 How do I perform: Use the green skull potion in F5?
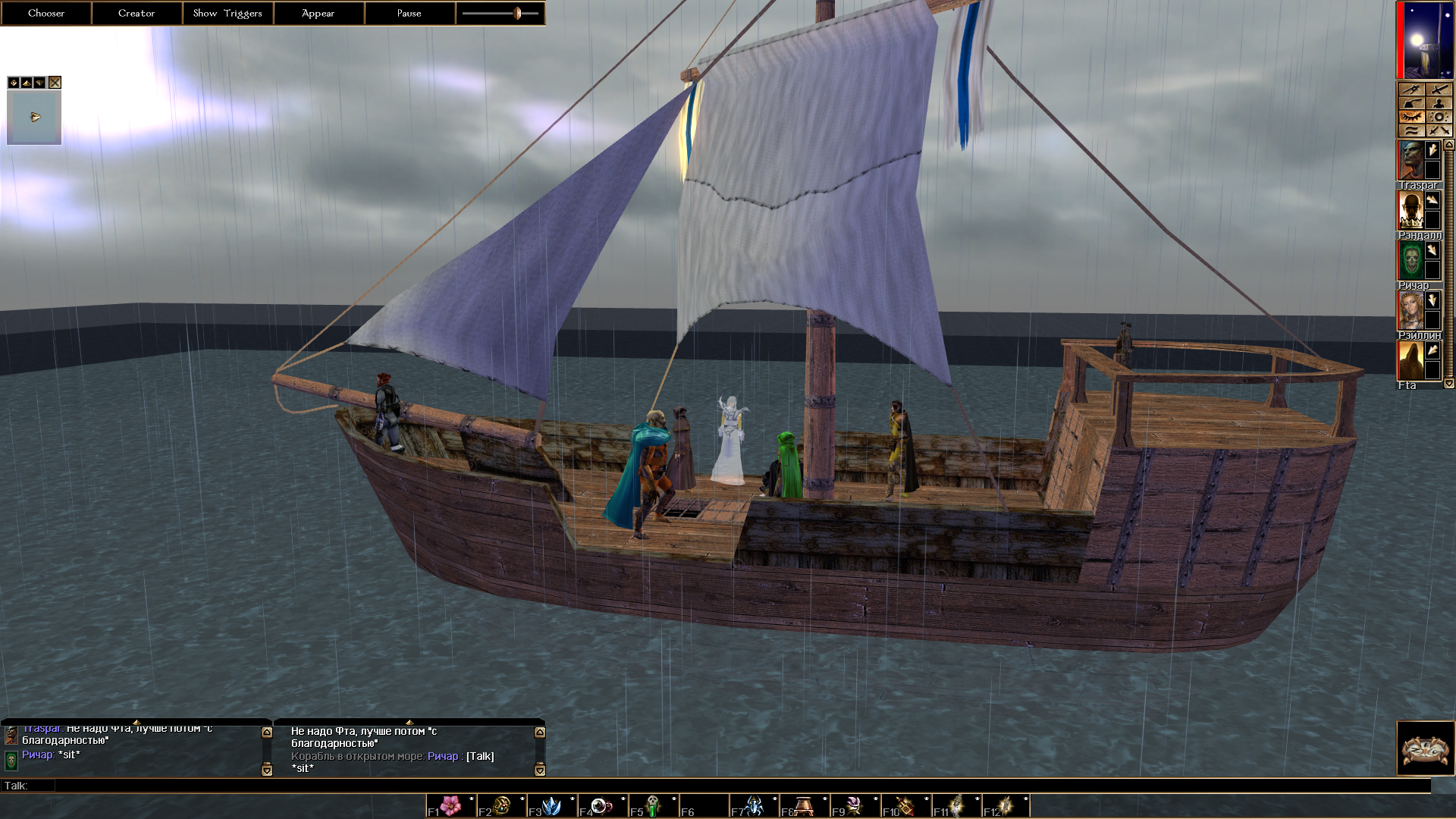click(653, 805)
